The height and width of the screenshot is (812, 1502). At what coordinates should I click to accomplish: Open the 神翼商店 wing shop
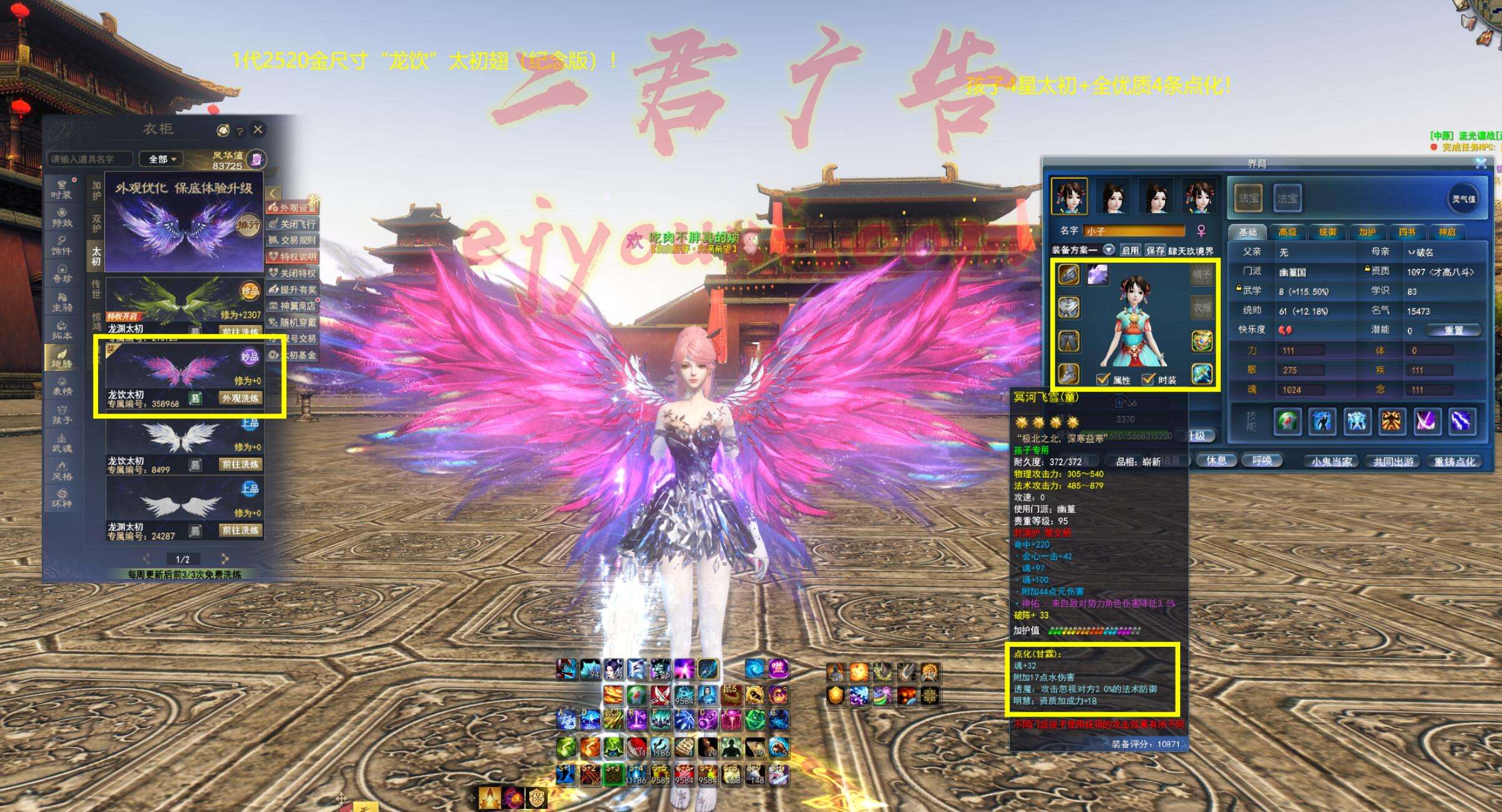point(293,306)
